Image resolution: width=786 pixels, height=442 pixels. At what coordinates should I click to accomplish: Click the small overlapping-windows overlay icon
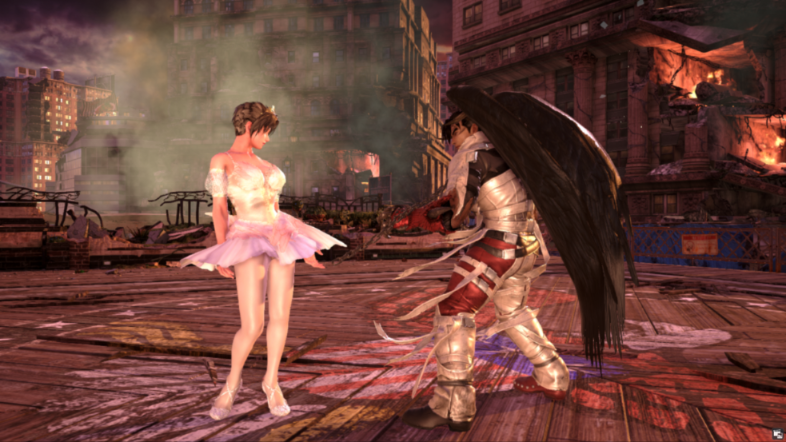[x=776, y=433]
